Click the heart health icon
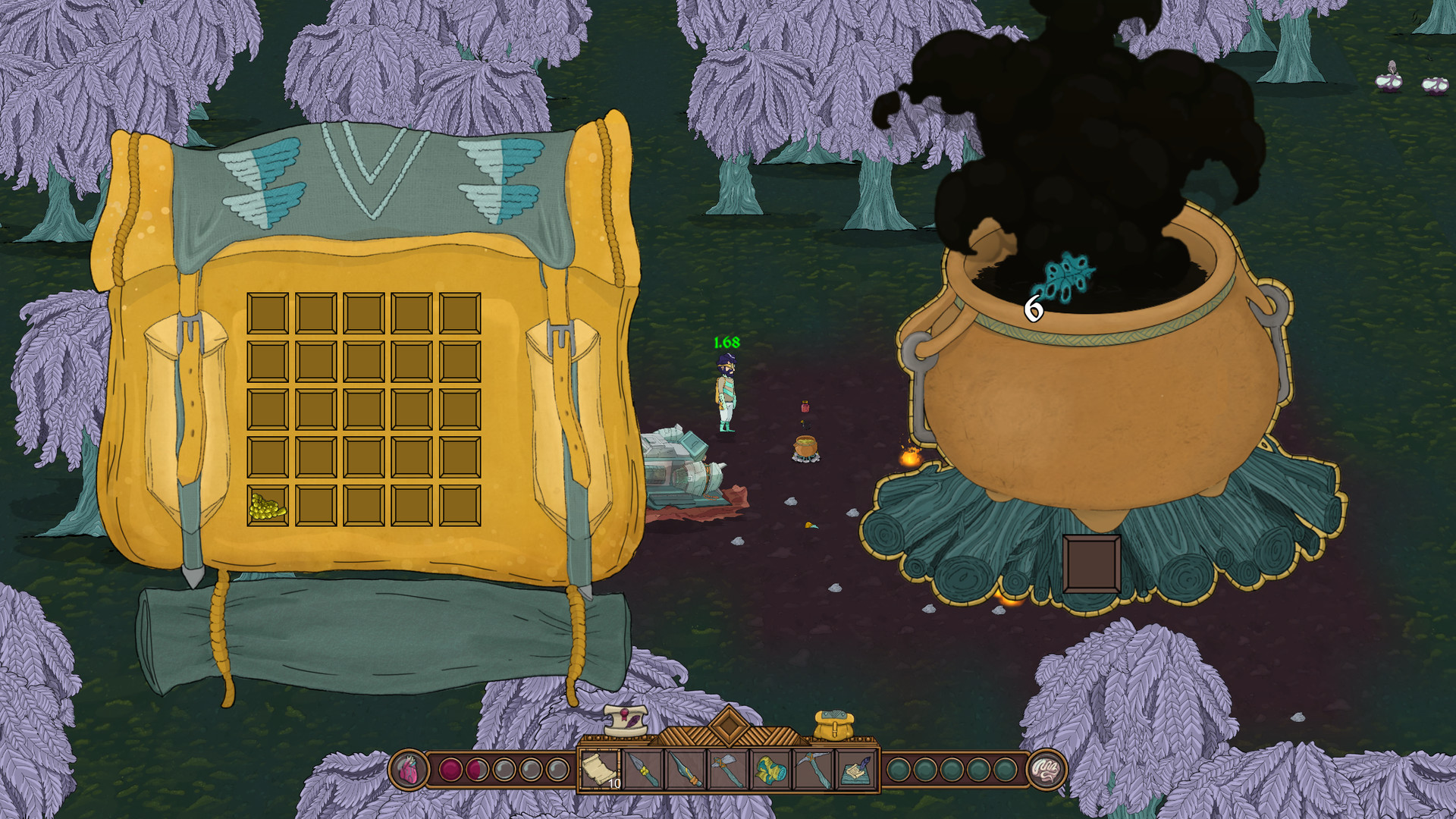The image size is (1456, 819). pos(408,770)
